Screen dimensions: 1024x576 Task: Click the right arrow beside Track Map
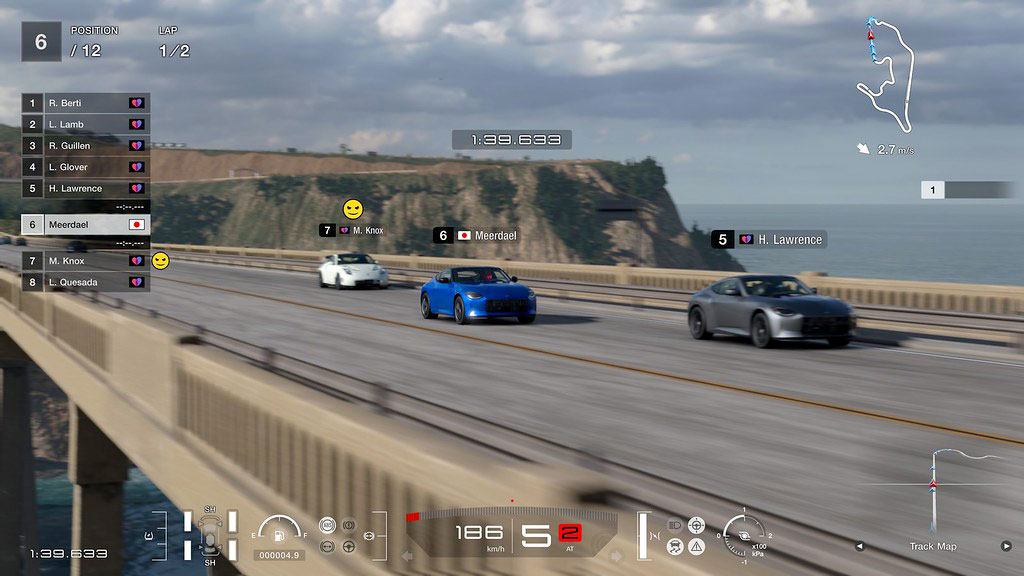(x=1006, y=546)
